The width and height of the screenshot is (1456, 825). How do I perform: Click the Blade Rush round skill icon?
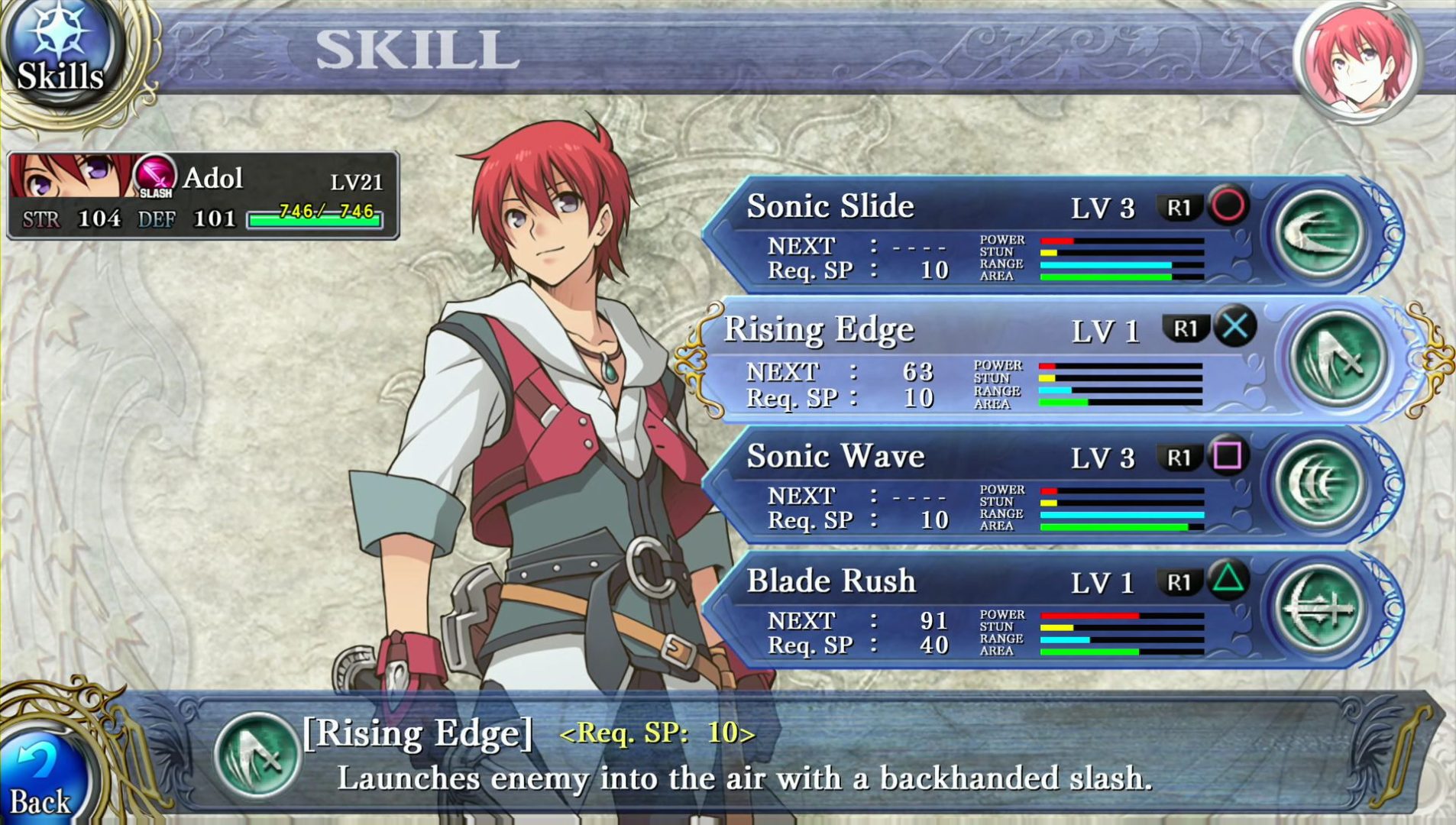tap(1318, 608)
